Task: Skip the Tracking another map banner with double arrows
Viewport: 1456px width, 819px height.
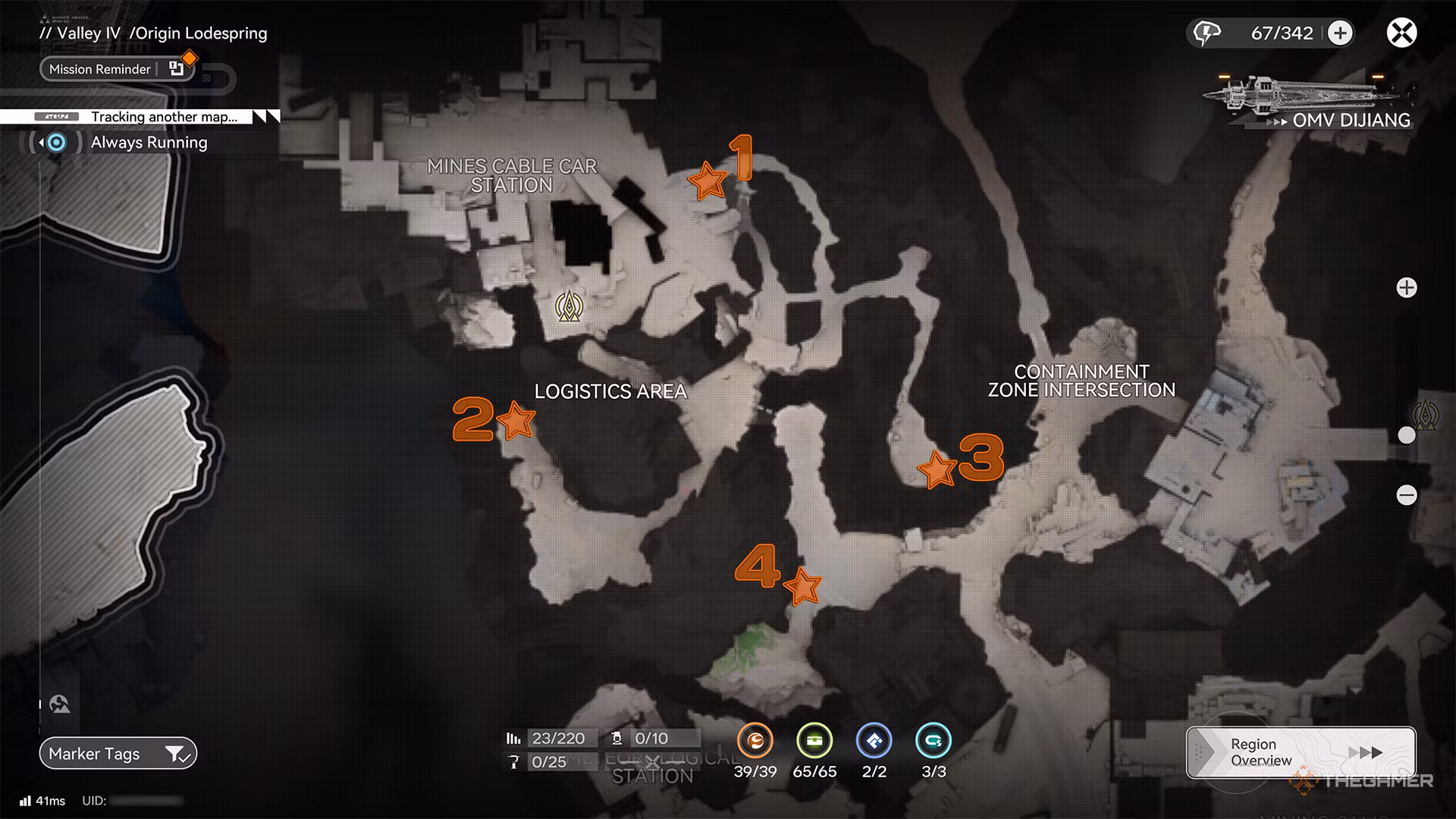Action: click(267, 117)
